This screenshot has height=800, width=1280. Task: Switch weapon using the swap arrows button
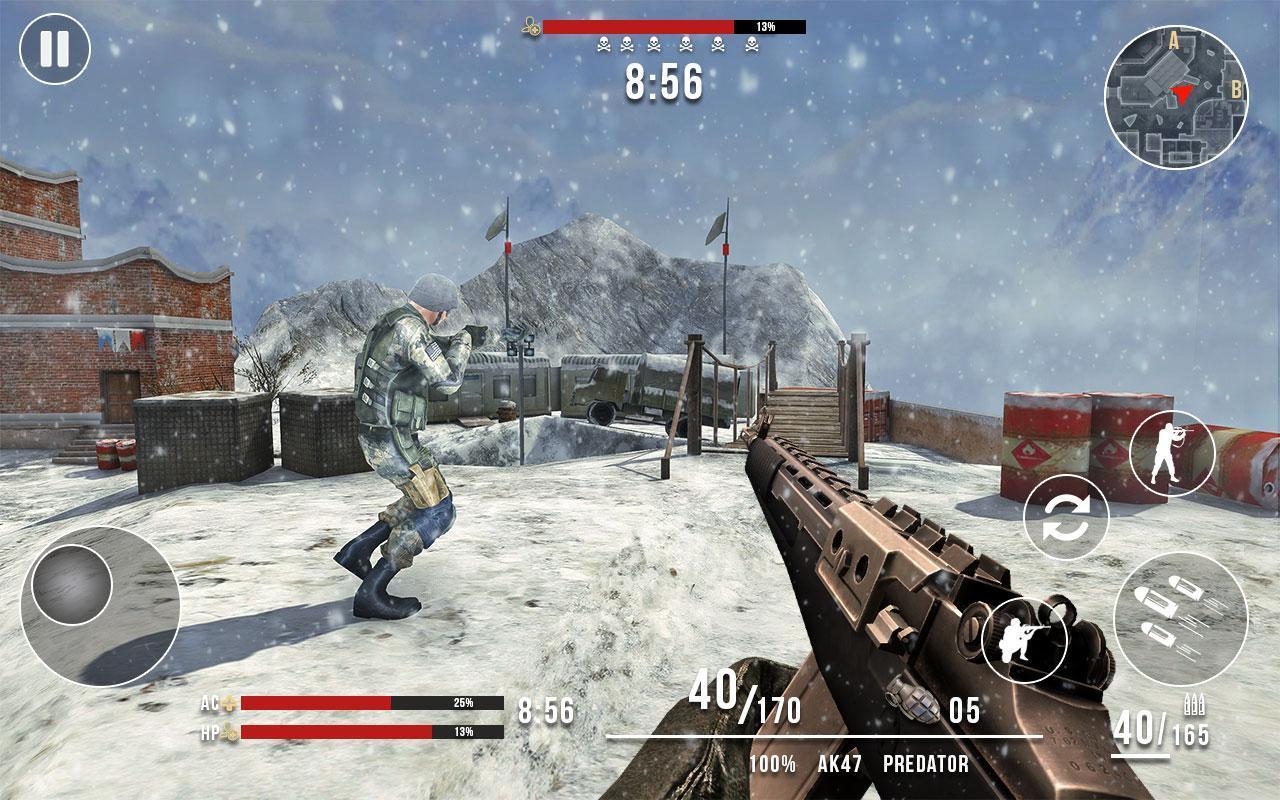click(x=1066, y=518)
